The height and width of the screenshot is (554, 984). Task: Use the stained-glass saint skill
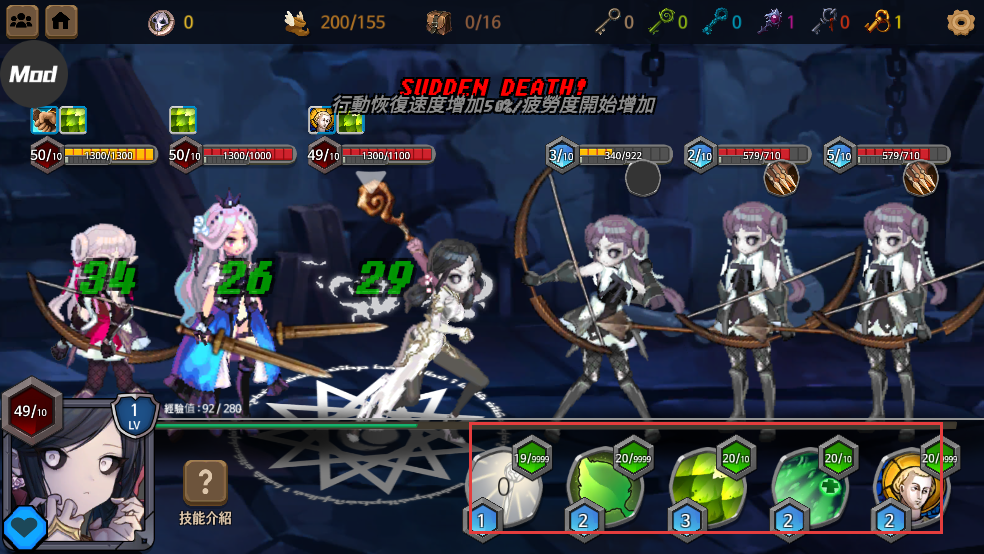(x=911, y=487)
